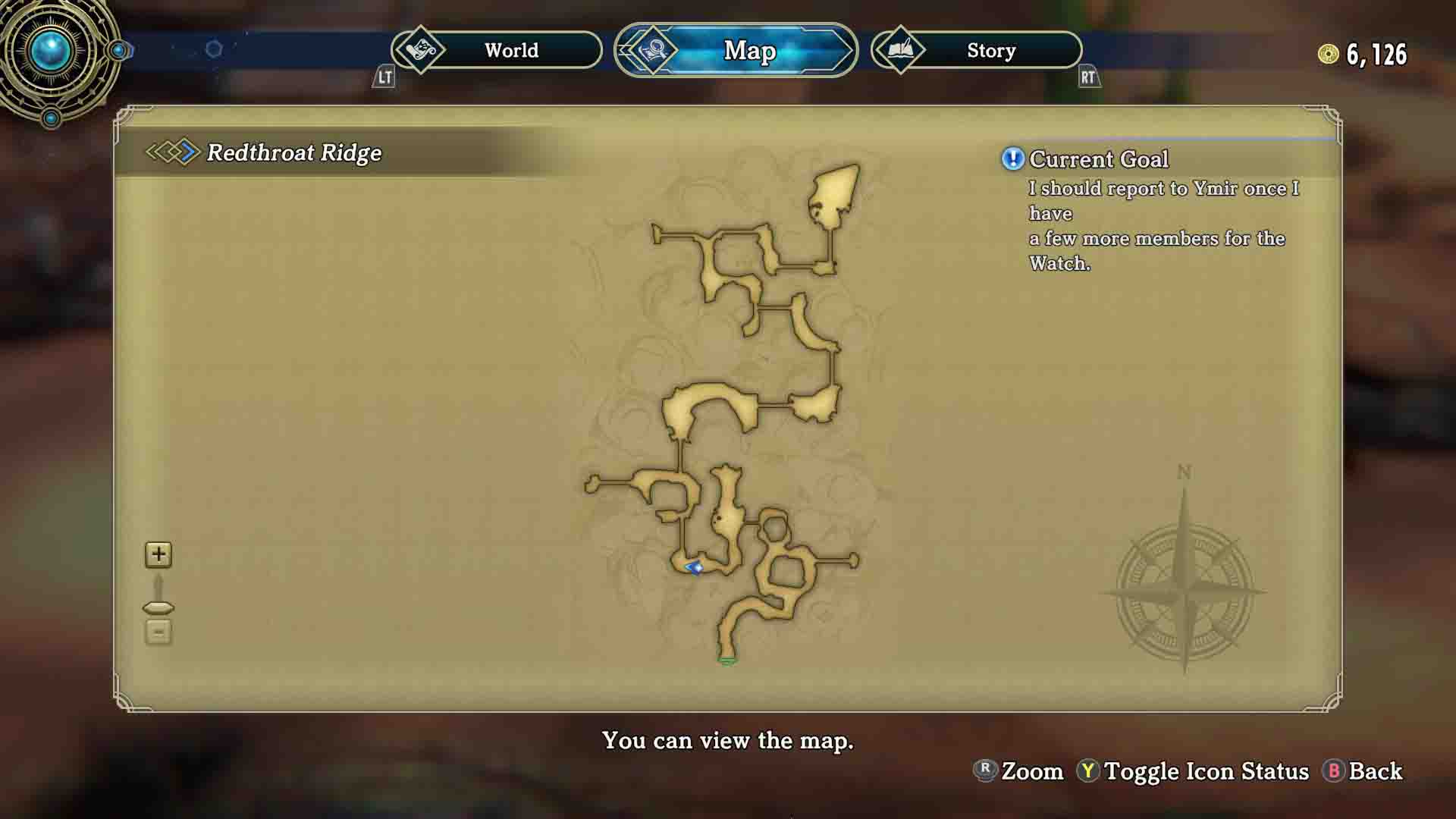Click the RT trigger indicator
Image resolution: width=1456 pixels, height=819 pixels.
[1087, 78]
